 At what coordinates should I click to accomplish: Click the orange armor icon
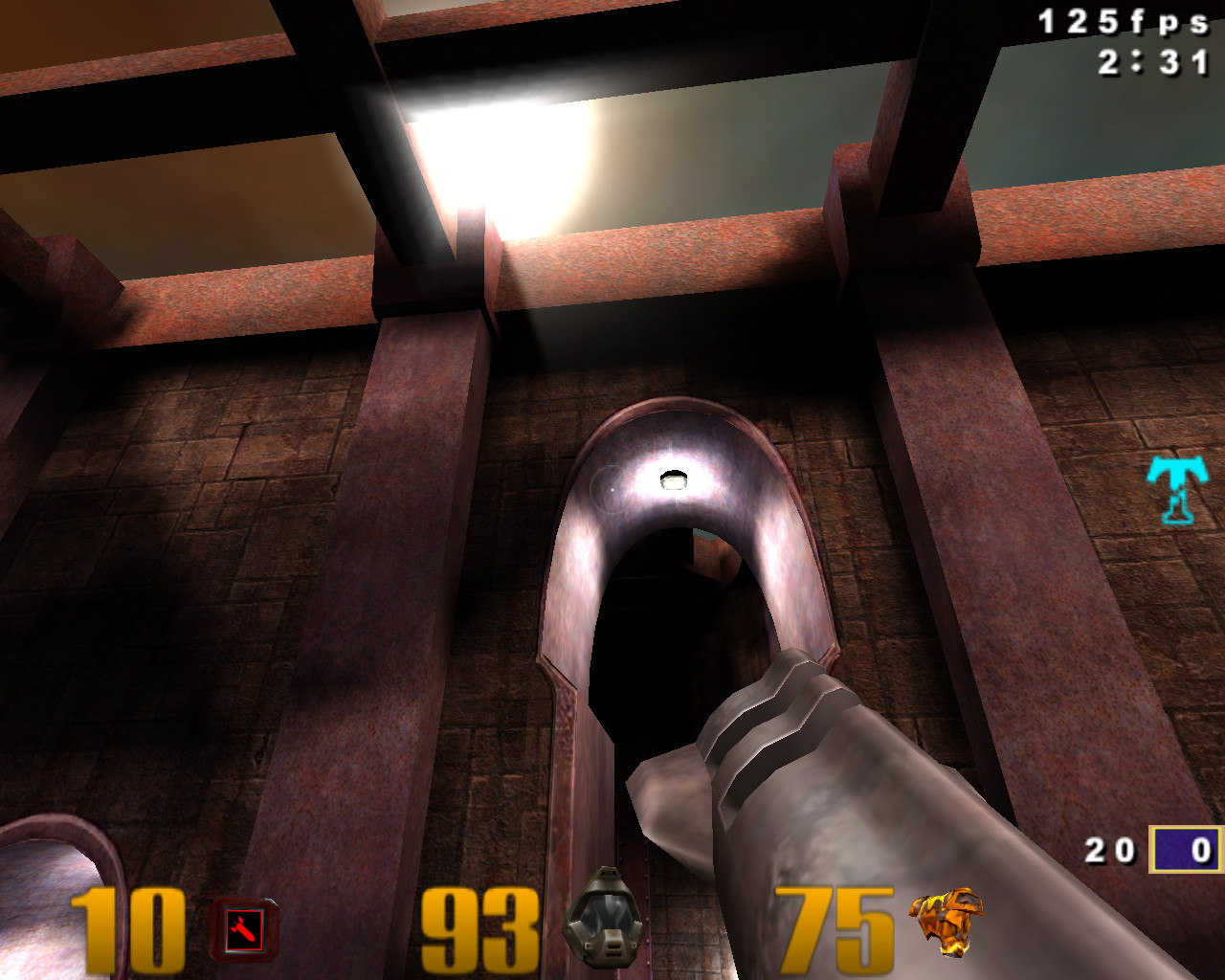[946, 921]
